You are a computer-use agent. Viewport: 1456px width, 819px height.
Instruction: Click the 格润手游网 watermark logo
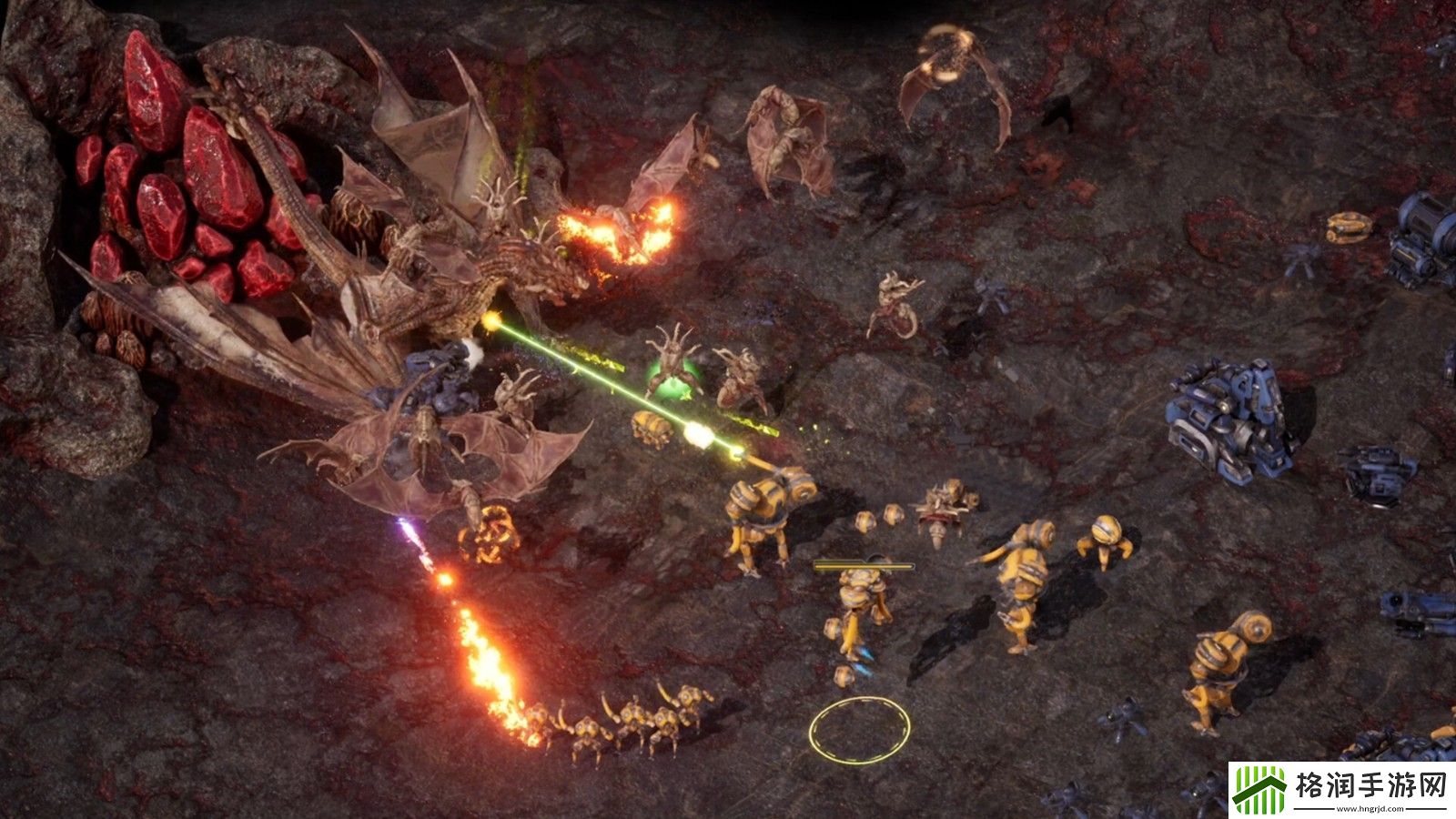tap(1340, 789)
